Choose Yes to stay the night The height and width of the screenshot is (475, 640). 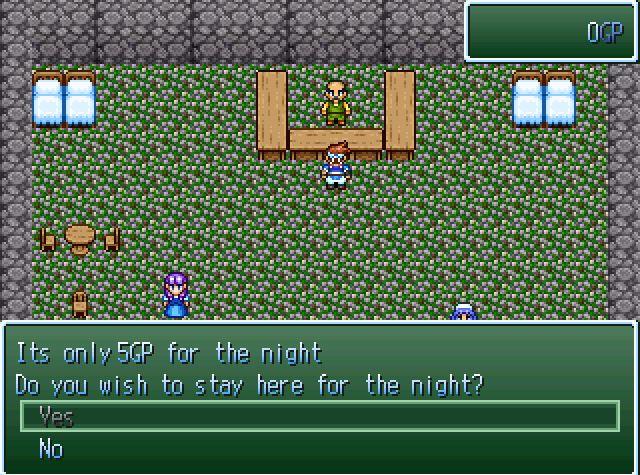tap(57, 417)
